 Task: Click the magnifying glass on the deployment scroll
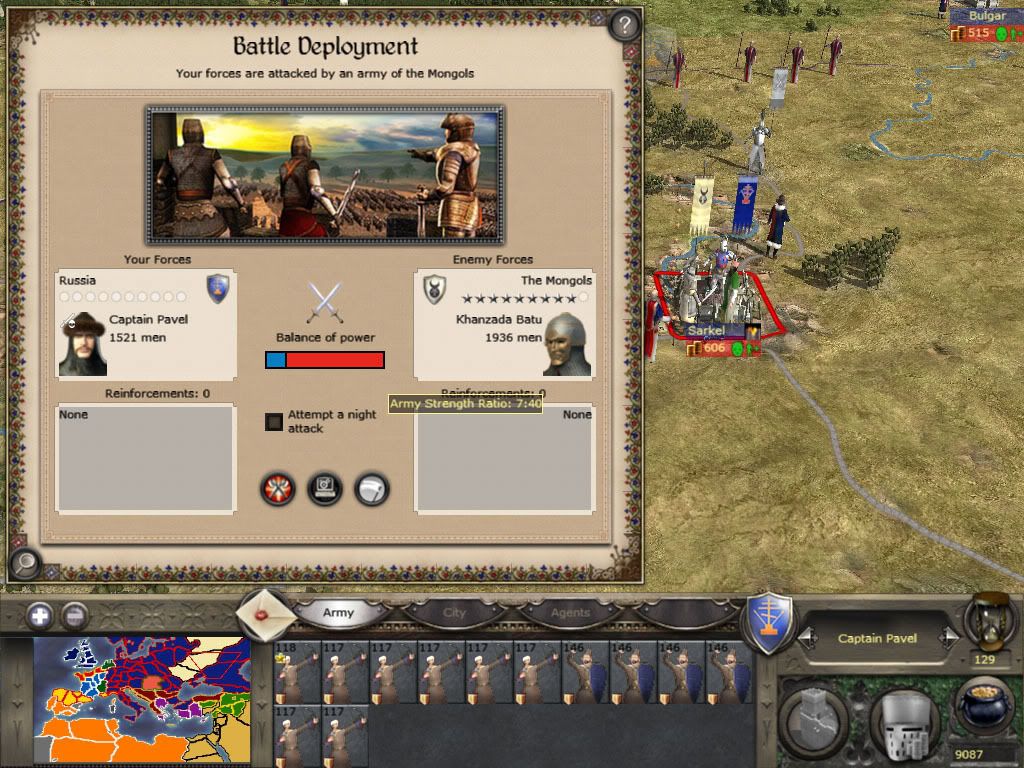pyautogui.click(x=23, y=564)
